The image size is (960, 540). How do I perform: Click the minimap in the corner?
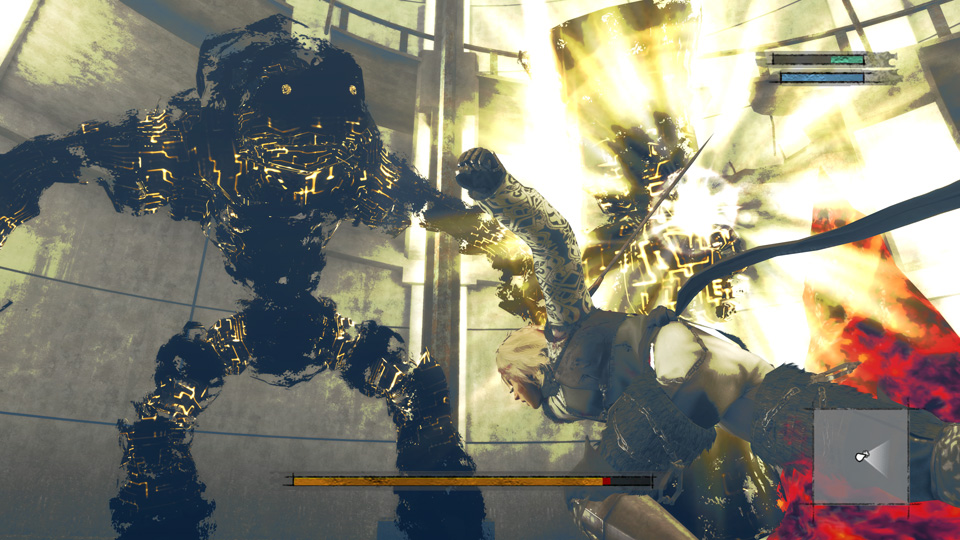[x=860, y=456]
